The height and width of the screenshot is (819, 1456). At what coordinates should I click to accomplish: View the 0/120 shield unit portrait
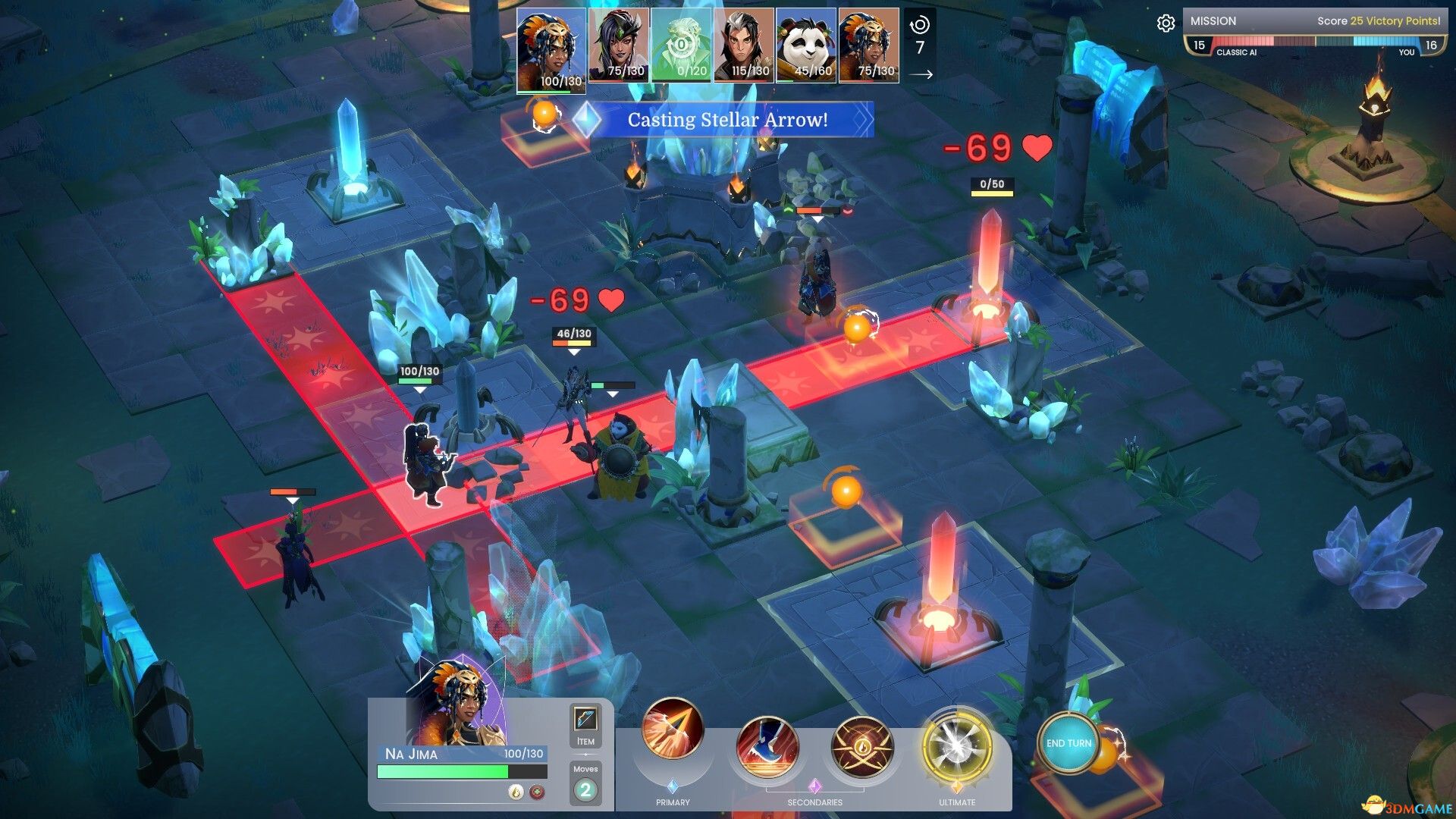pyautogui.click(x=679, y=45)
